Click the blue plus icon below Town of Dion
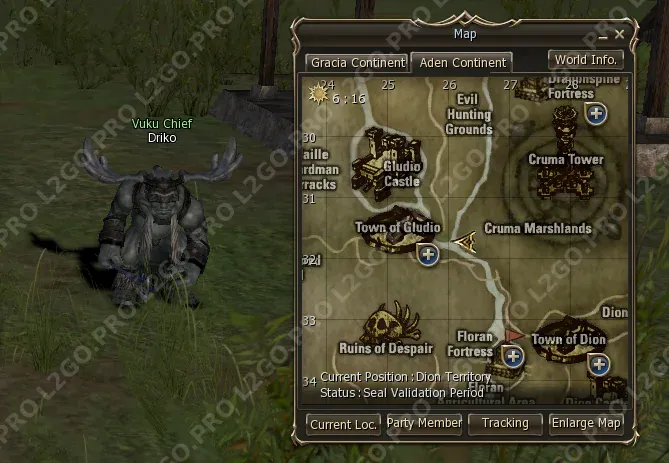Screen dimensions: 669x463 point(599,363)
